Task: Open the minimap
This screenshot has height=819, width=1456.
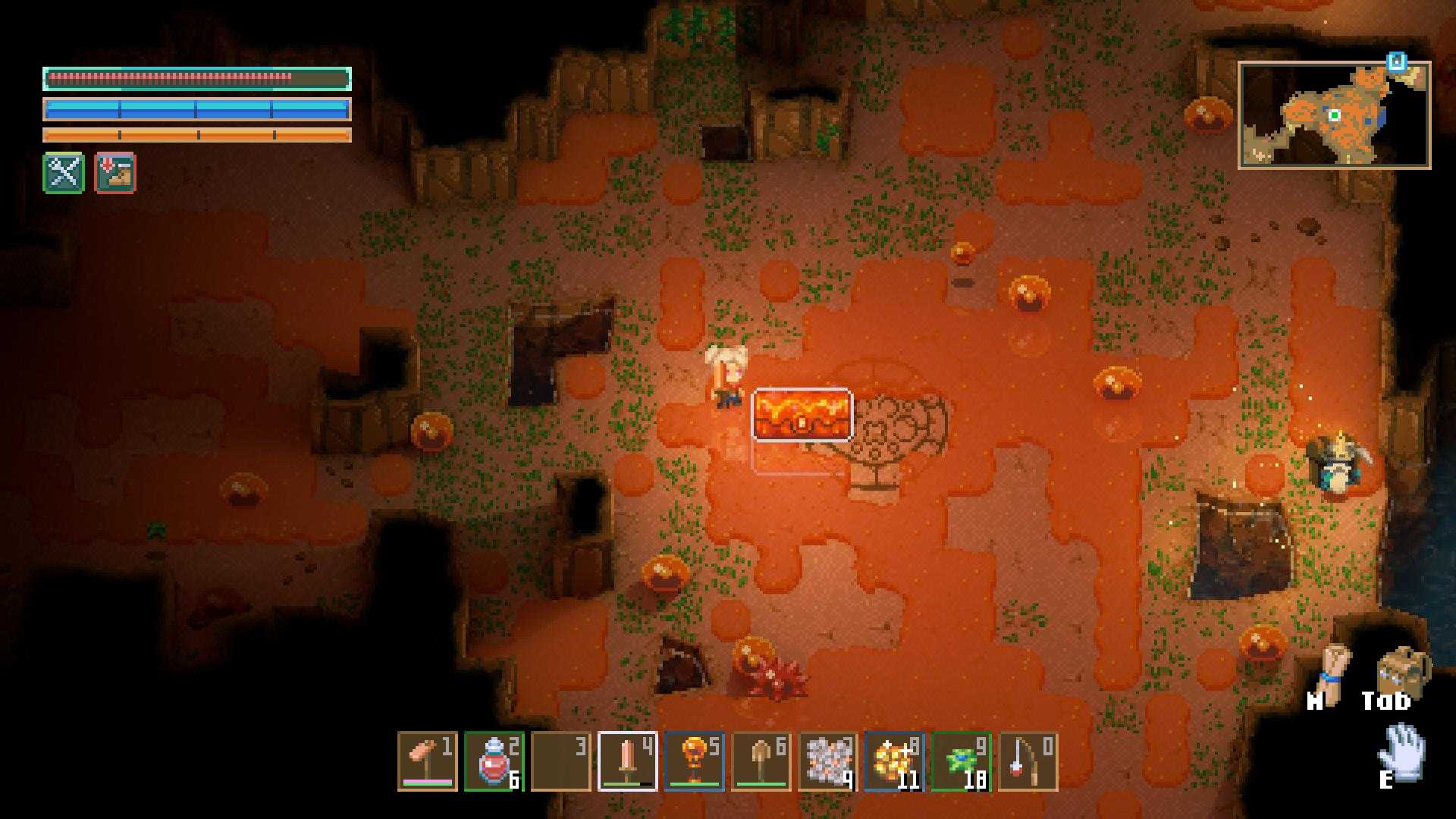Action: (1334, 115)
